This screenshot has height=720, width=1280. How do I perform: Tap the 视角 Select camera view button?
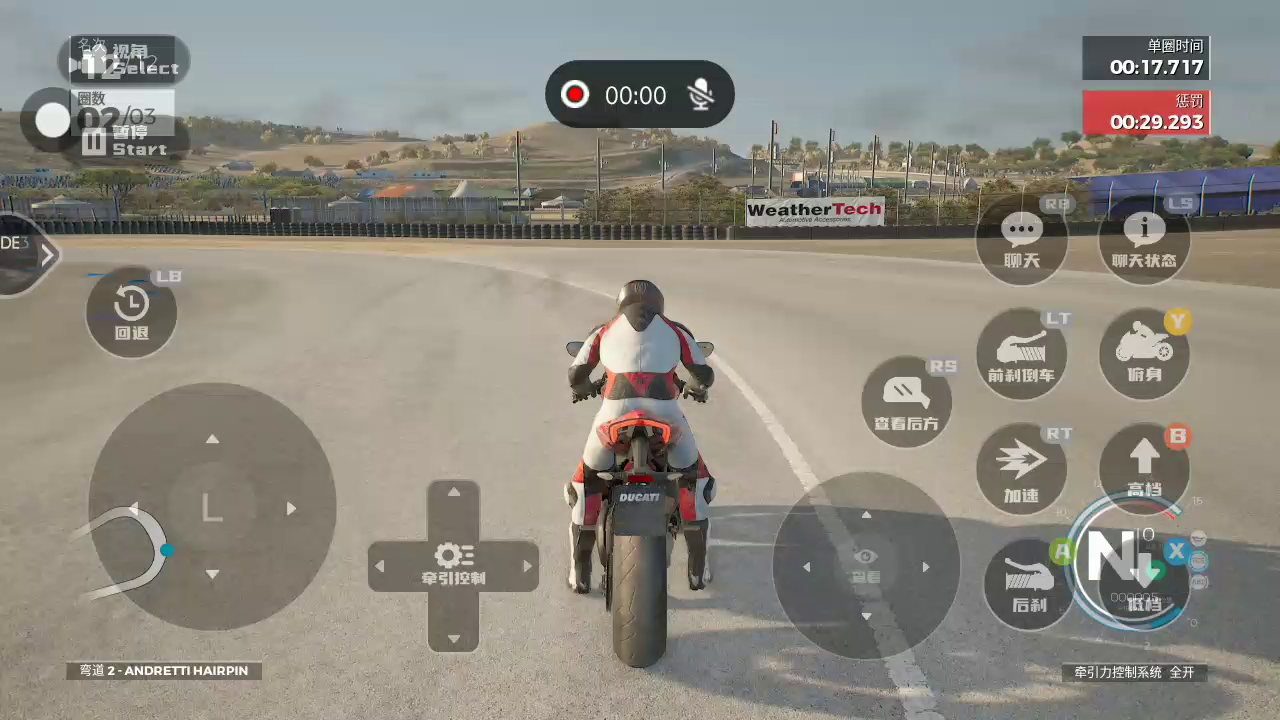[124, 59]
